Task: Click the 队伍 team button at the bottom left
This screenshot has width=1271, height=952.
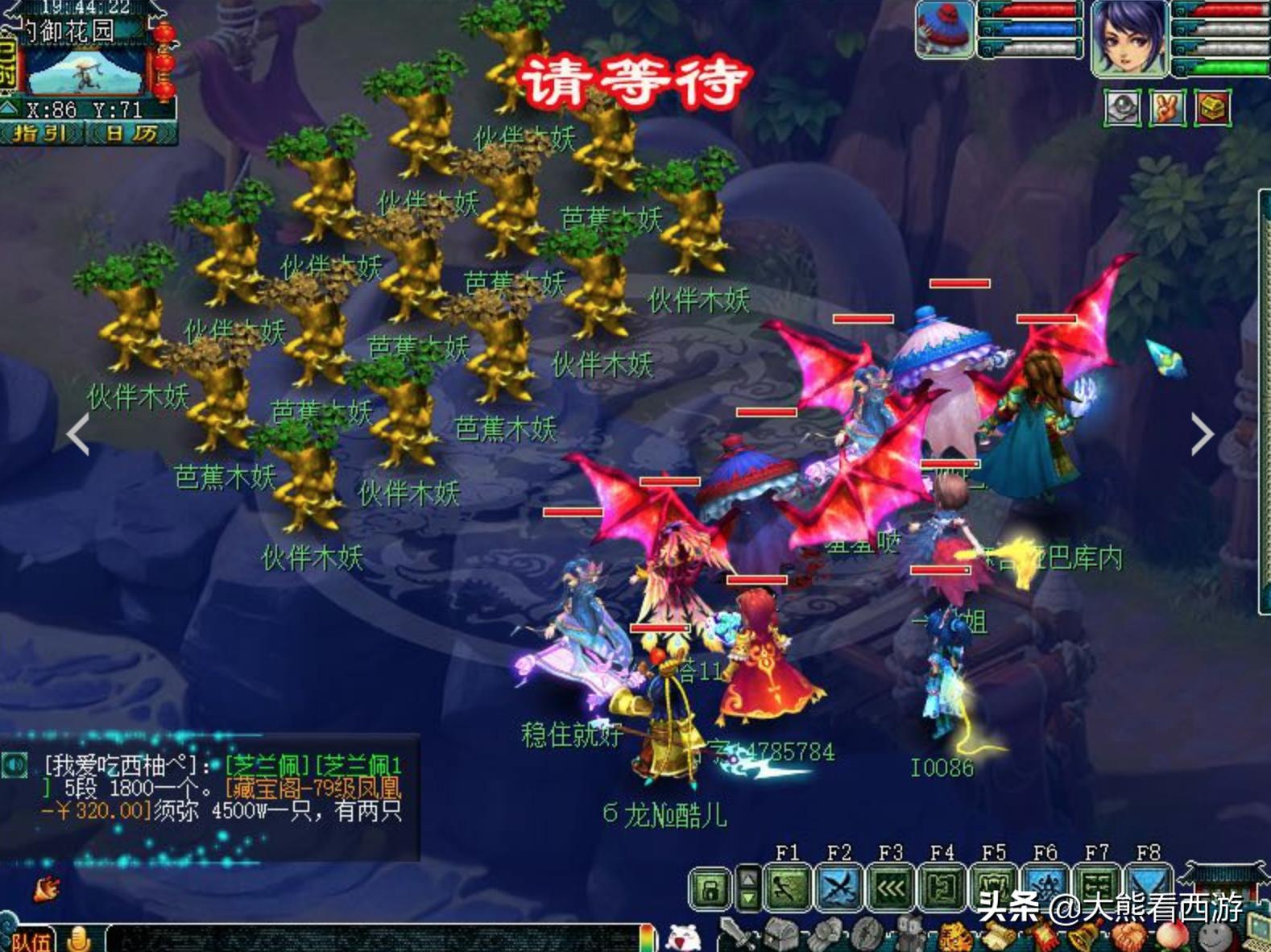Action: pyautogui.click(x=31, y=939)
